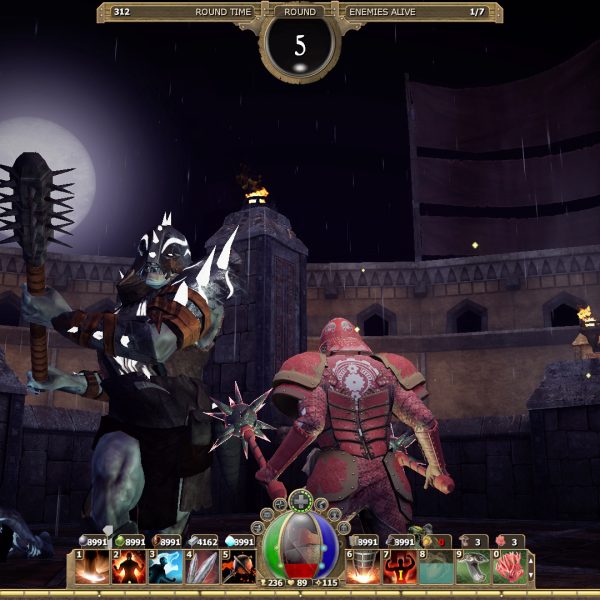This screenshot has height=600, width=600.
Task: Select the silver twin blades ability
Action: (201, 567)
